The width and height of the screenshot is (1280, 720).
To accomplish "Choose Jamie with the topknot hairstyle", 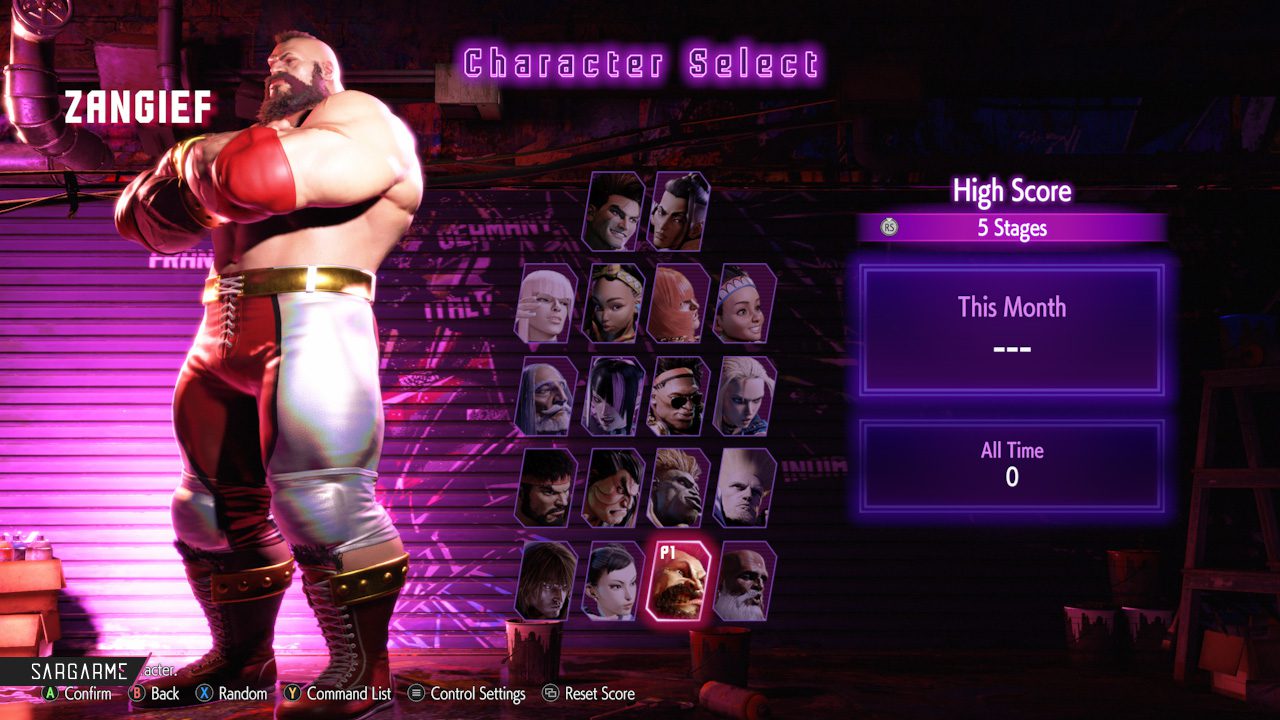I will pyautogui.click(x=679, y=212).
